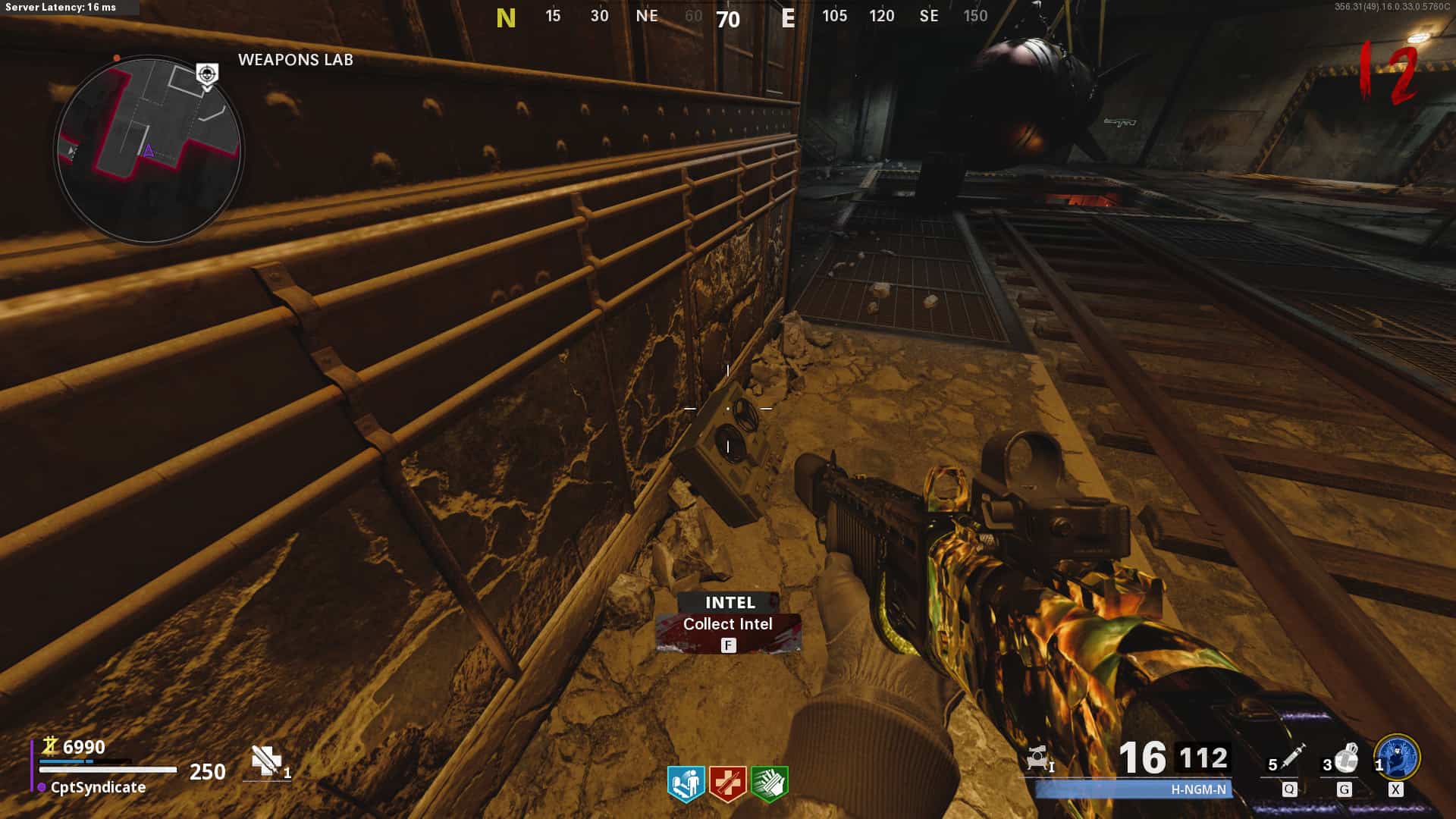
Task: Select the Quick Revive red perk icon
Action: click(727, 783)
